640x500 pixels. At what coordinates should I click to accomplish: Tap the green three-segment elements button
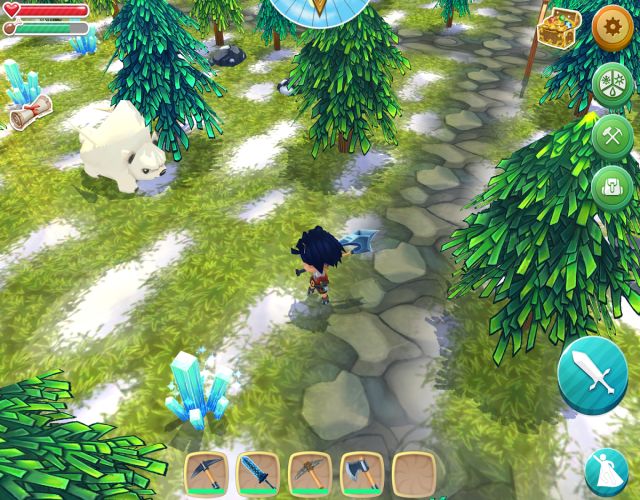point(611,85)
